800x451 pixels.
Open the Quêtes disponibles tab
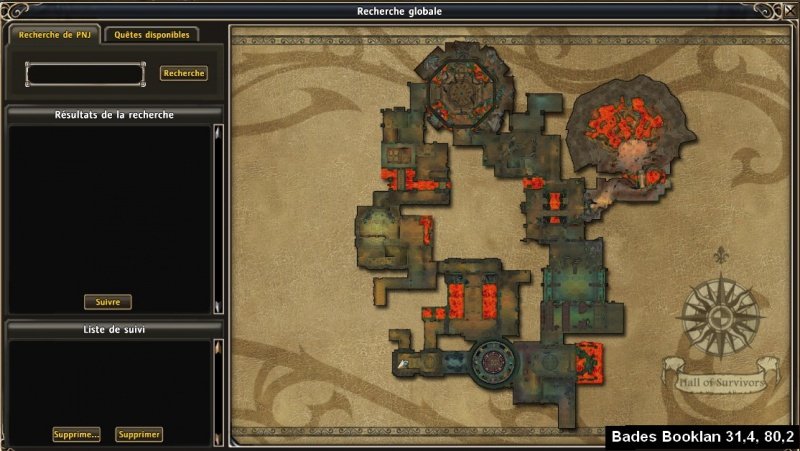point(151,34)
